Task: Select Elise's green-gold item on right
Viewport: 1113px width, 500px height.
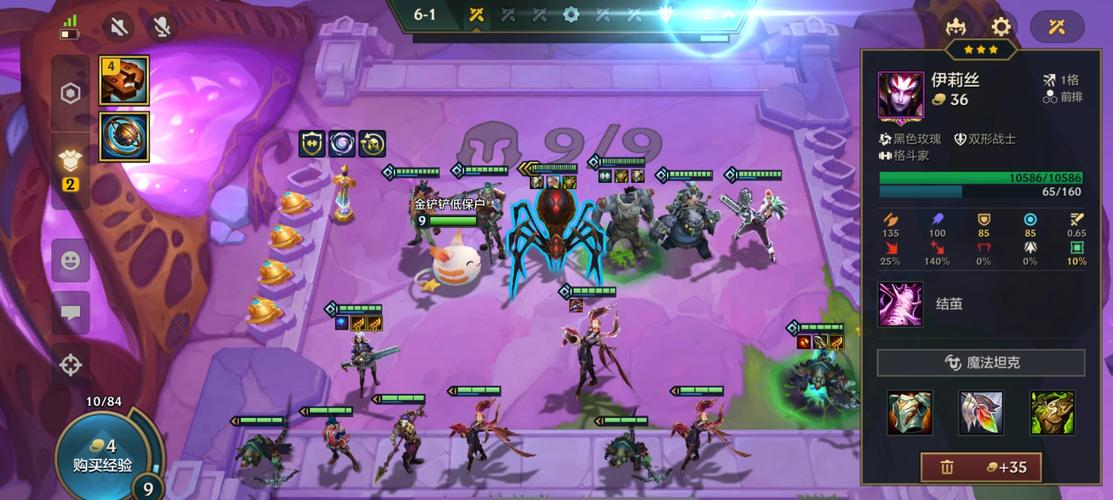Action: [1052, 412]
